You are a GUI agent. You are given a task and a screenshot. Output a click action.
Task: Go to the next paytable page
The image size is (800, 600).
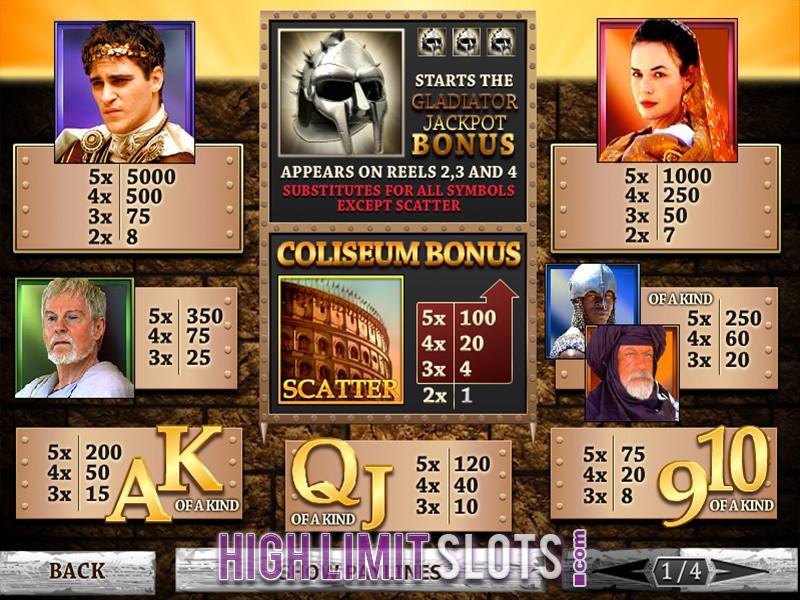pos(741,571)
